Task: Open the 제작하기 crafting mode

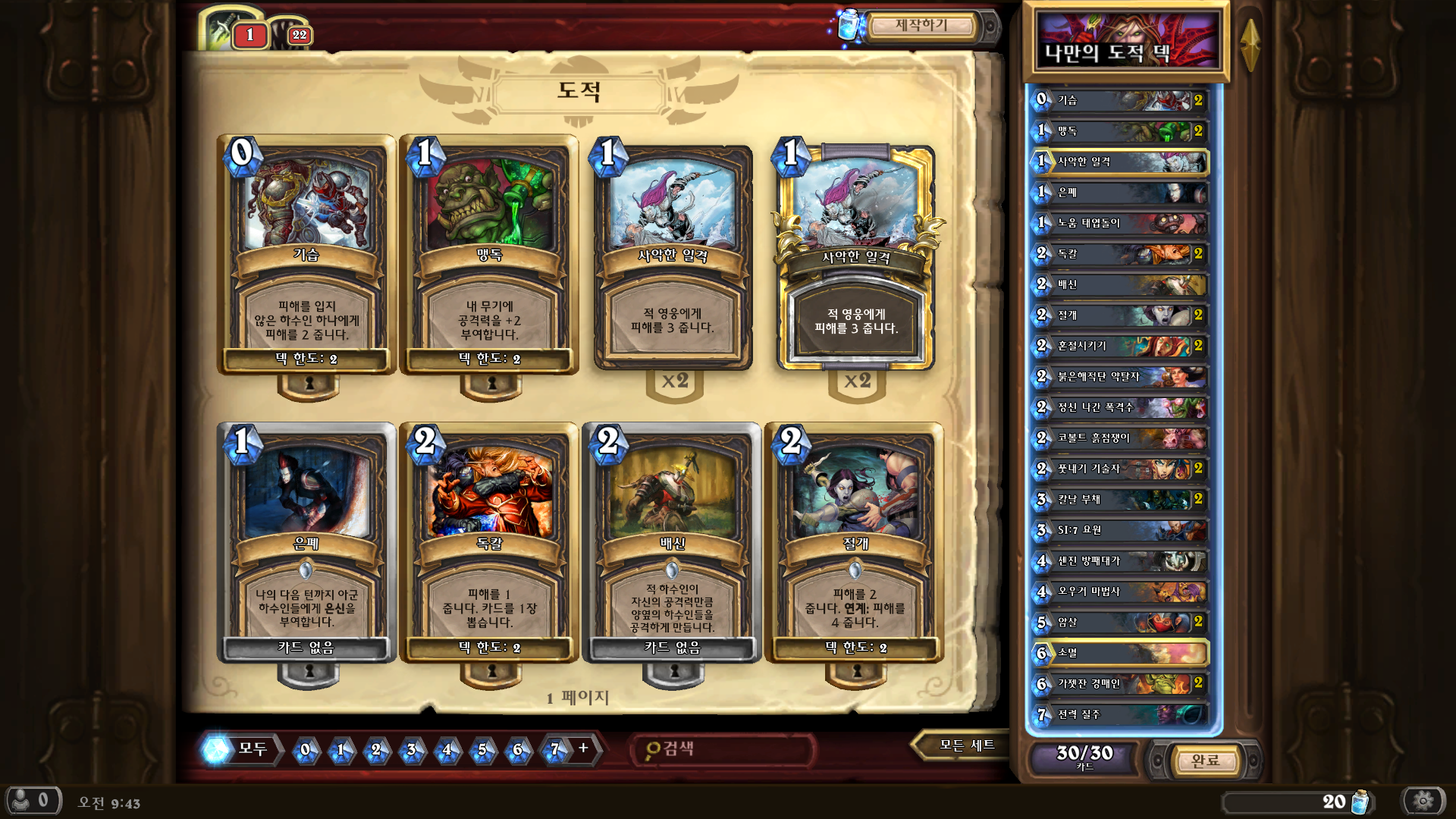Action: coord(921,26)
